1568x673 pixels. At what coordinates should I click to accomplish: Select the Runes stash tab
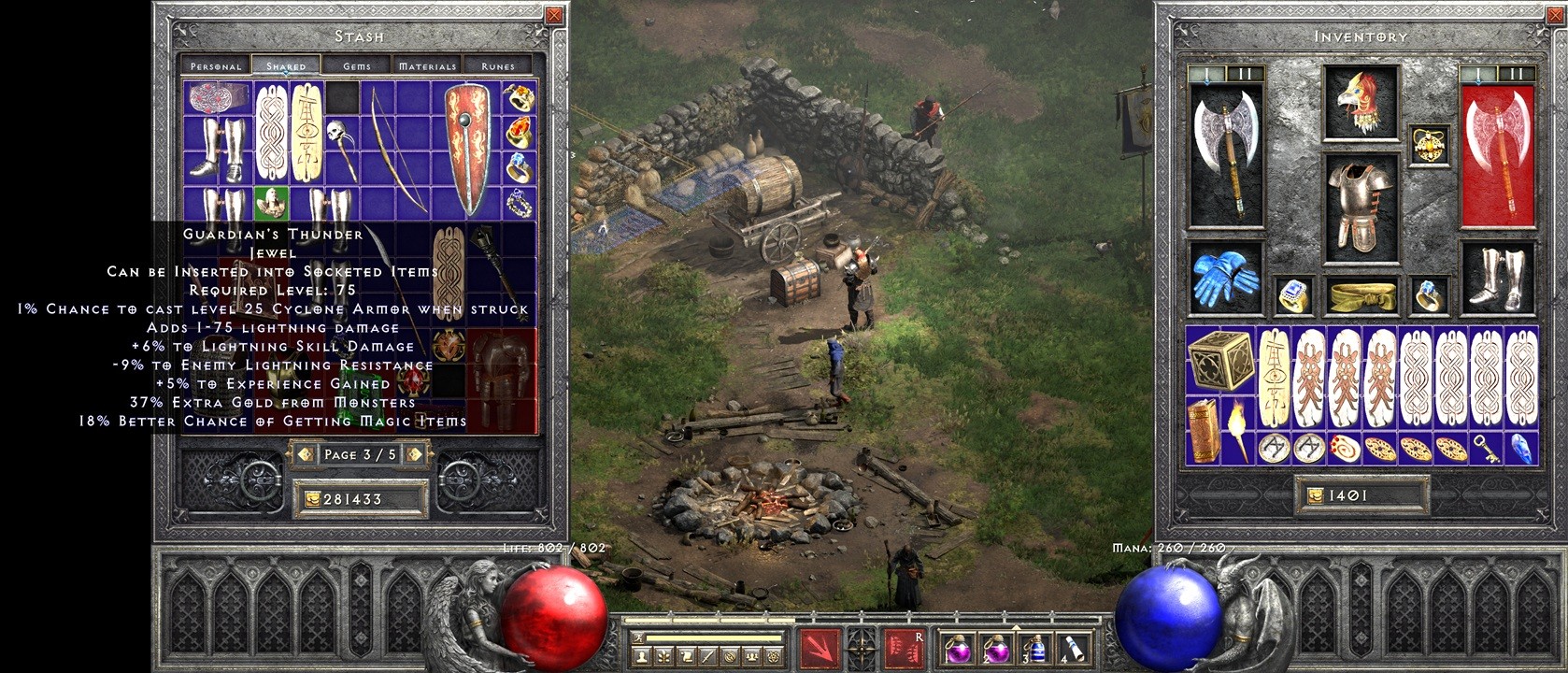(498, 65)
